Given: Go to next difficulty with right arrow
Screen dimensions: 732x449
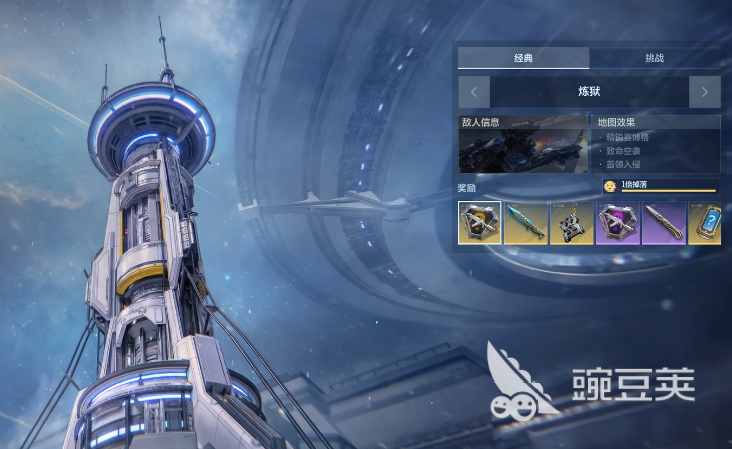Looking at the screenshot, I should pos(704,92).
